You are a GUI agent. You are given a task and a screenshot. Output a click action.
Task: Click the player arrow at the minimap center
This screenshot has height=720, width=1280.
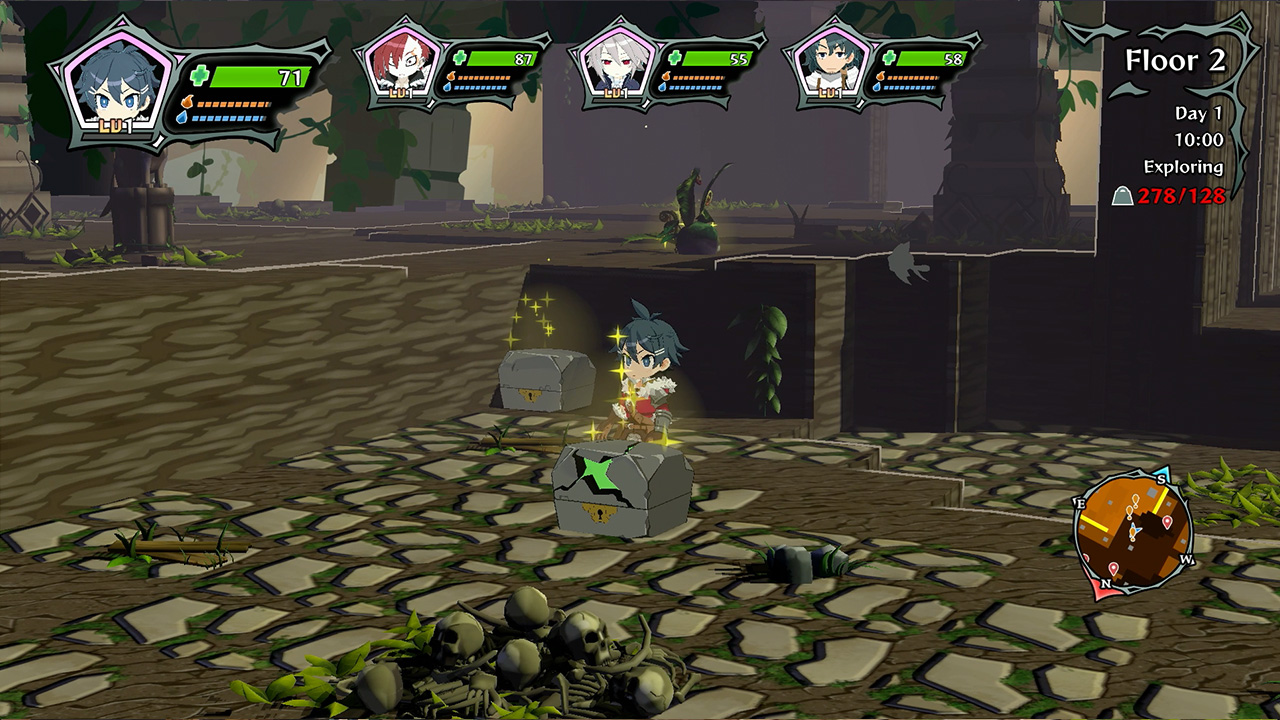click(1135, 529)
